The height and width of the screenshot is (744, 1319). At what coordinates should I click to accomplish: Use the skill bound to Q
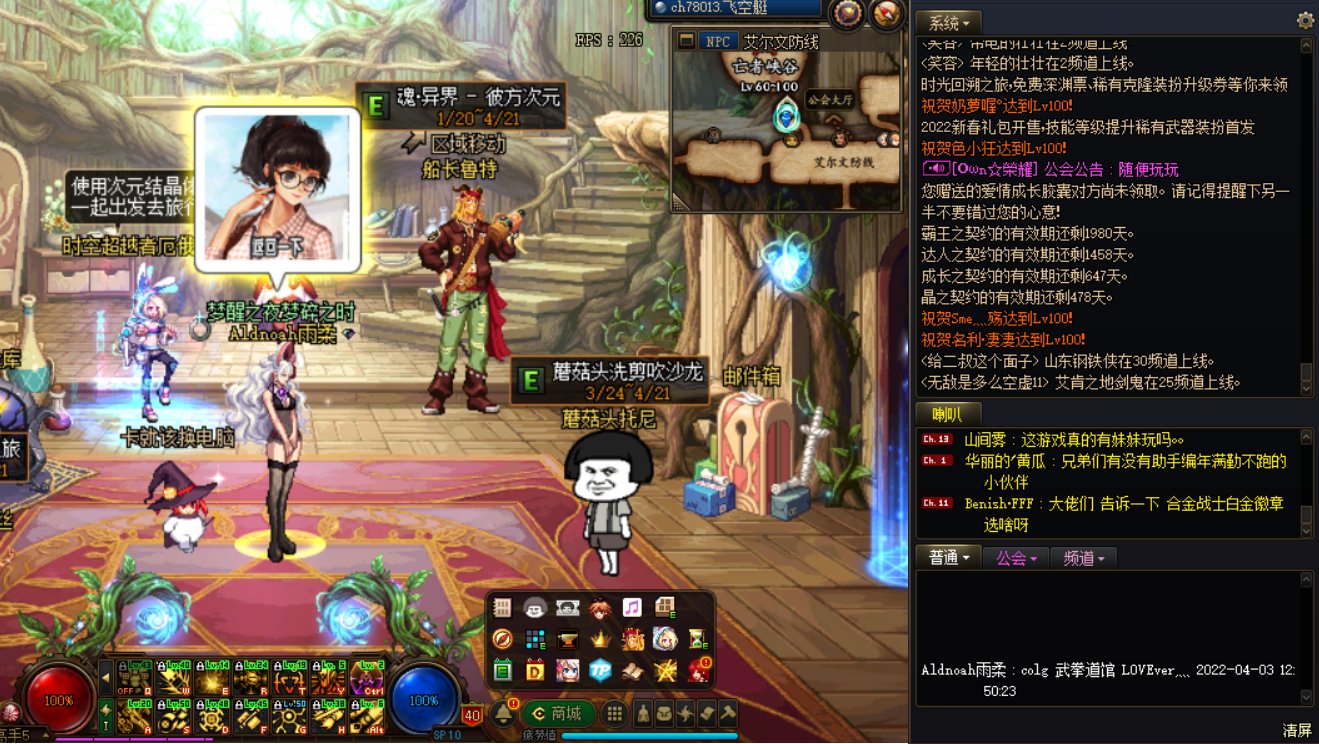[129, 678]
